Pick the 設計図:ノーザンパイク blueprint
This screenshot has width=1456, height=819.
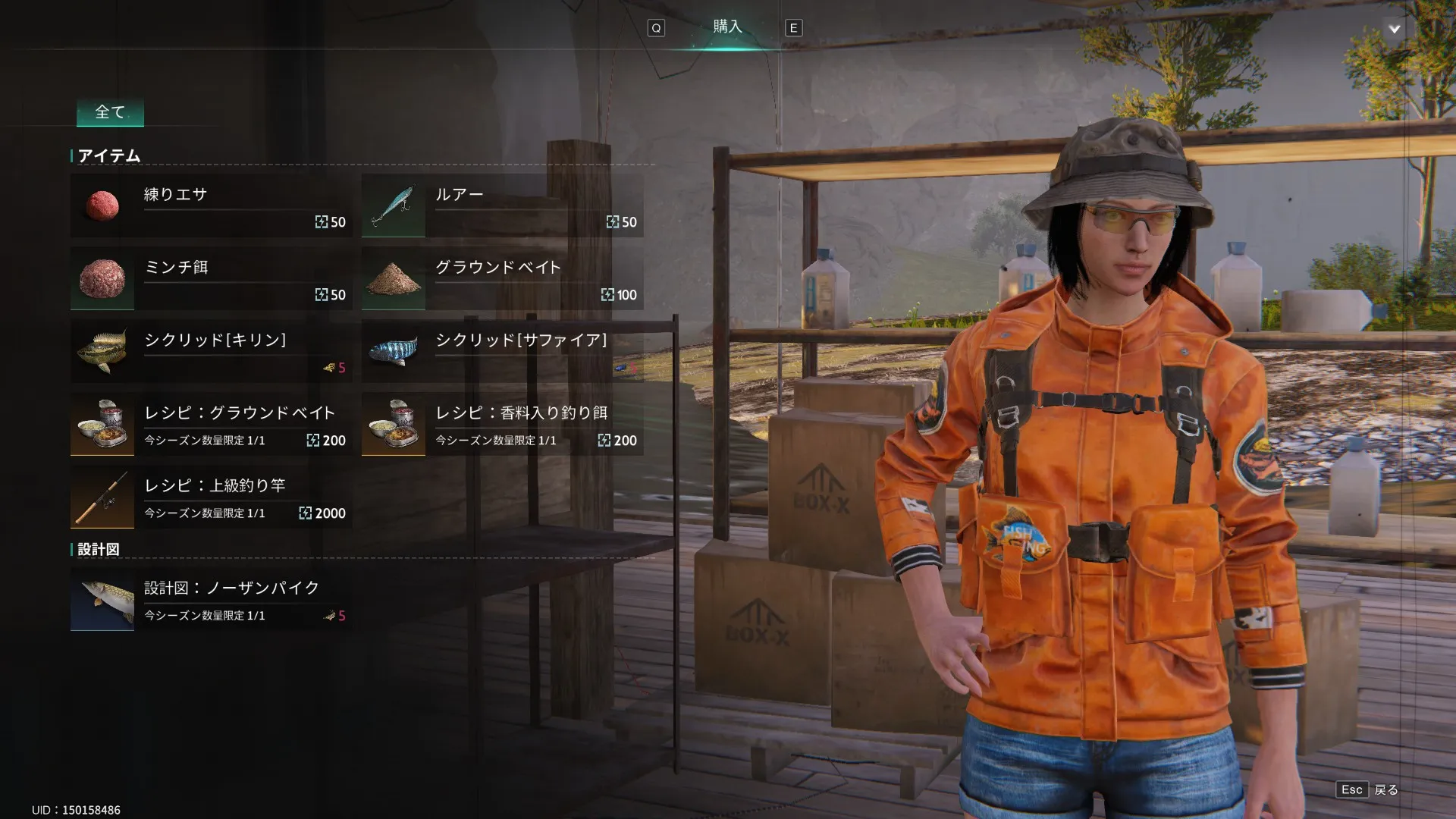tap(211, 599)
